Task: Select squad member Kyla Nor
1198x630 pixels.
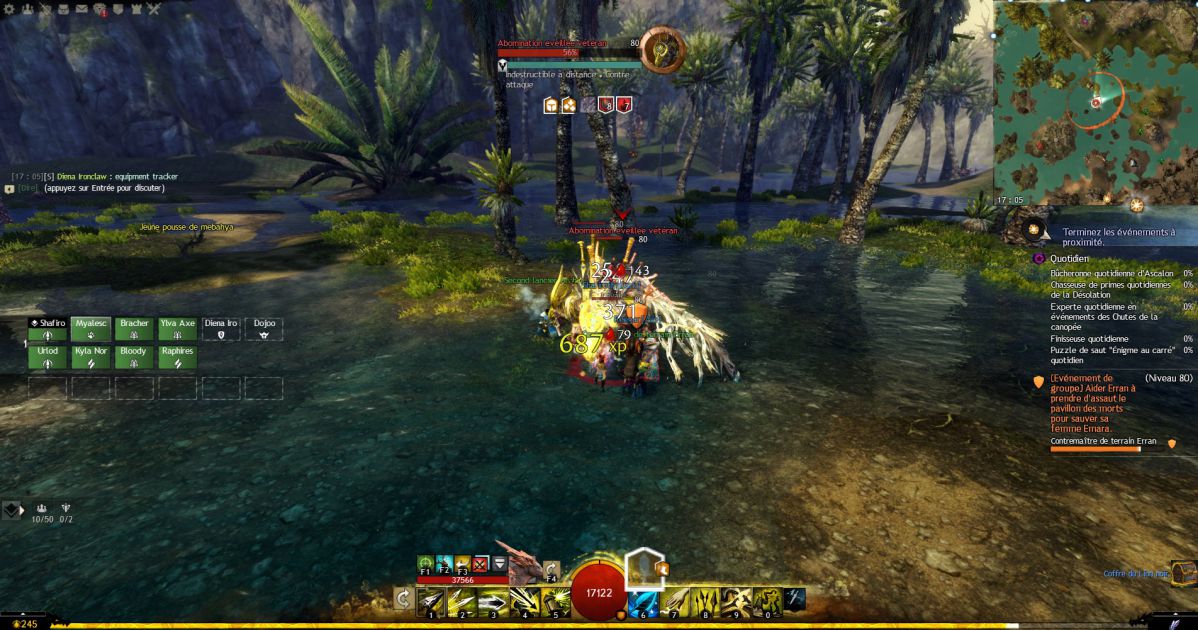Action: click(90, 358)
